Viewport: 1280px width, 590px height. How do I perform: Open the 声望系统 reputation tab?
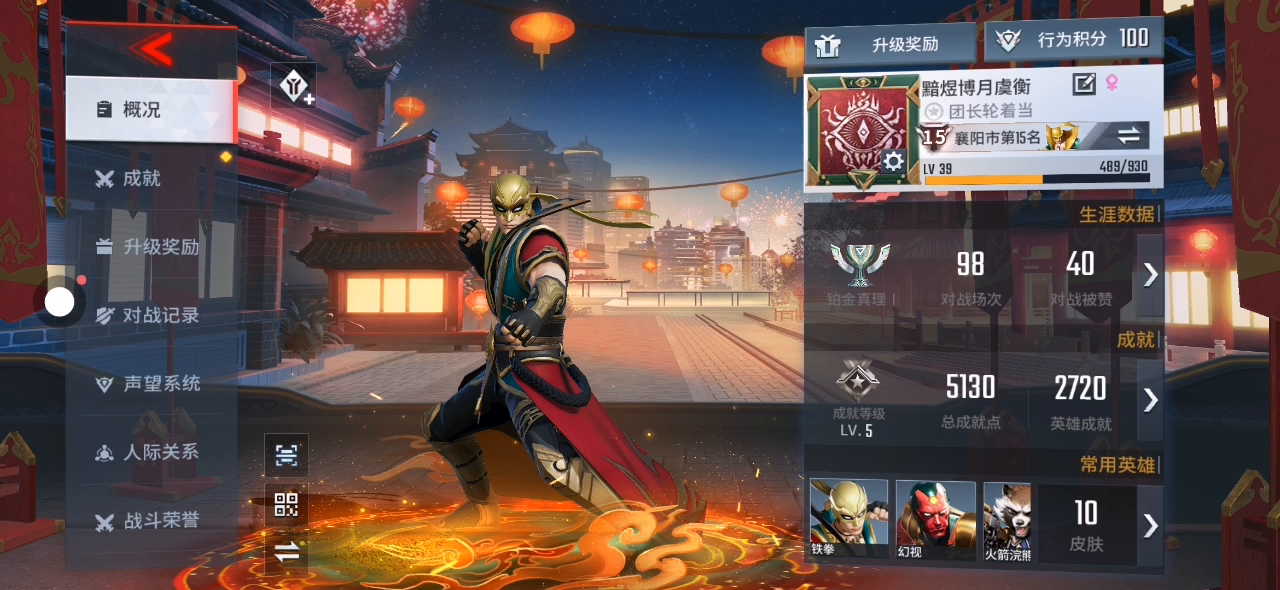tap(150, 384)
